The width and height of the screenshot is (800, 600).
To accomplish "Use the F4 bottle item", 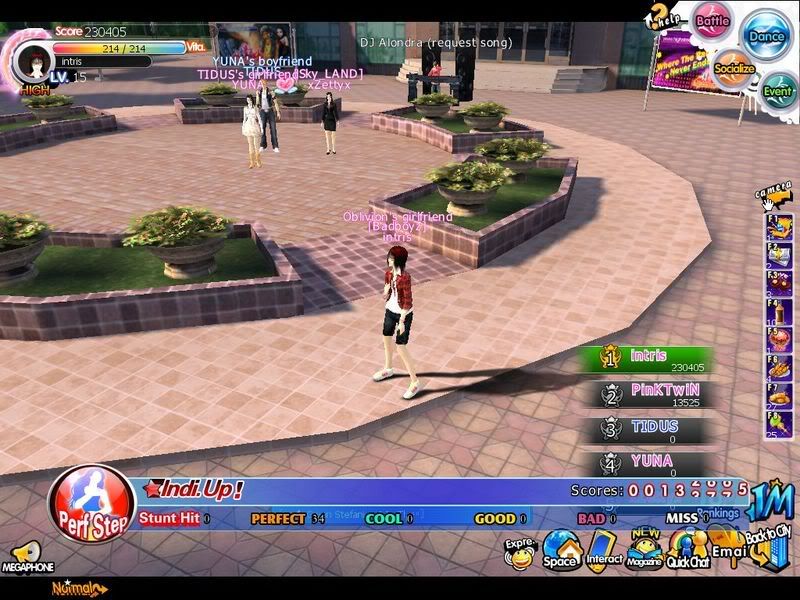I will (778, 311).
